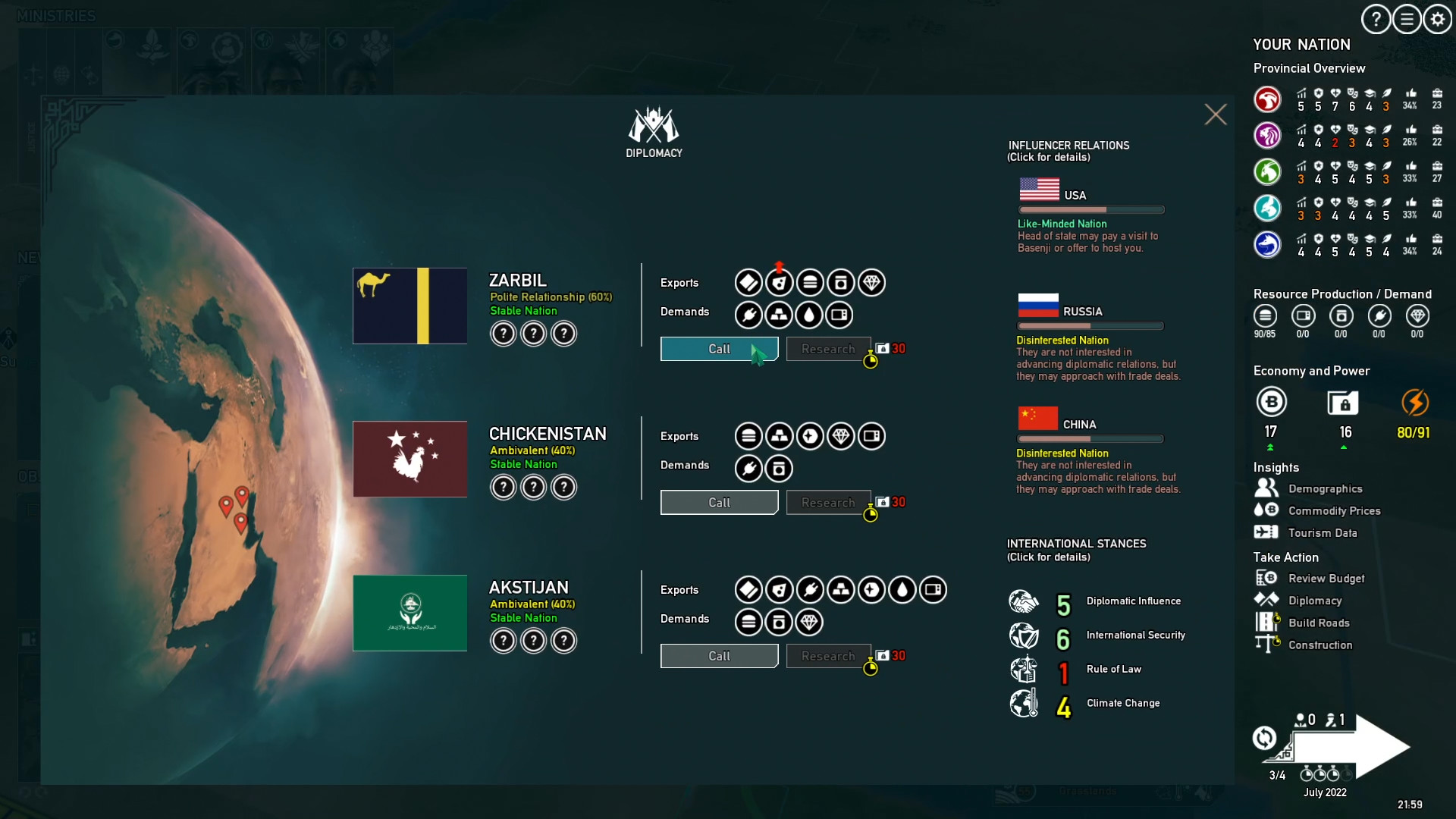Call Zarbil
The width and height of the screenshot is (1456, 819).
[718, 349]
